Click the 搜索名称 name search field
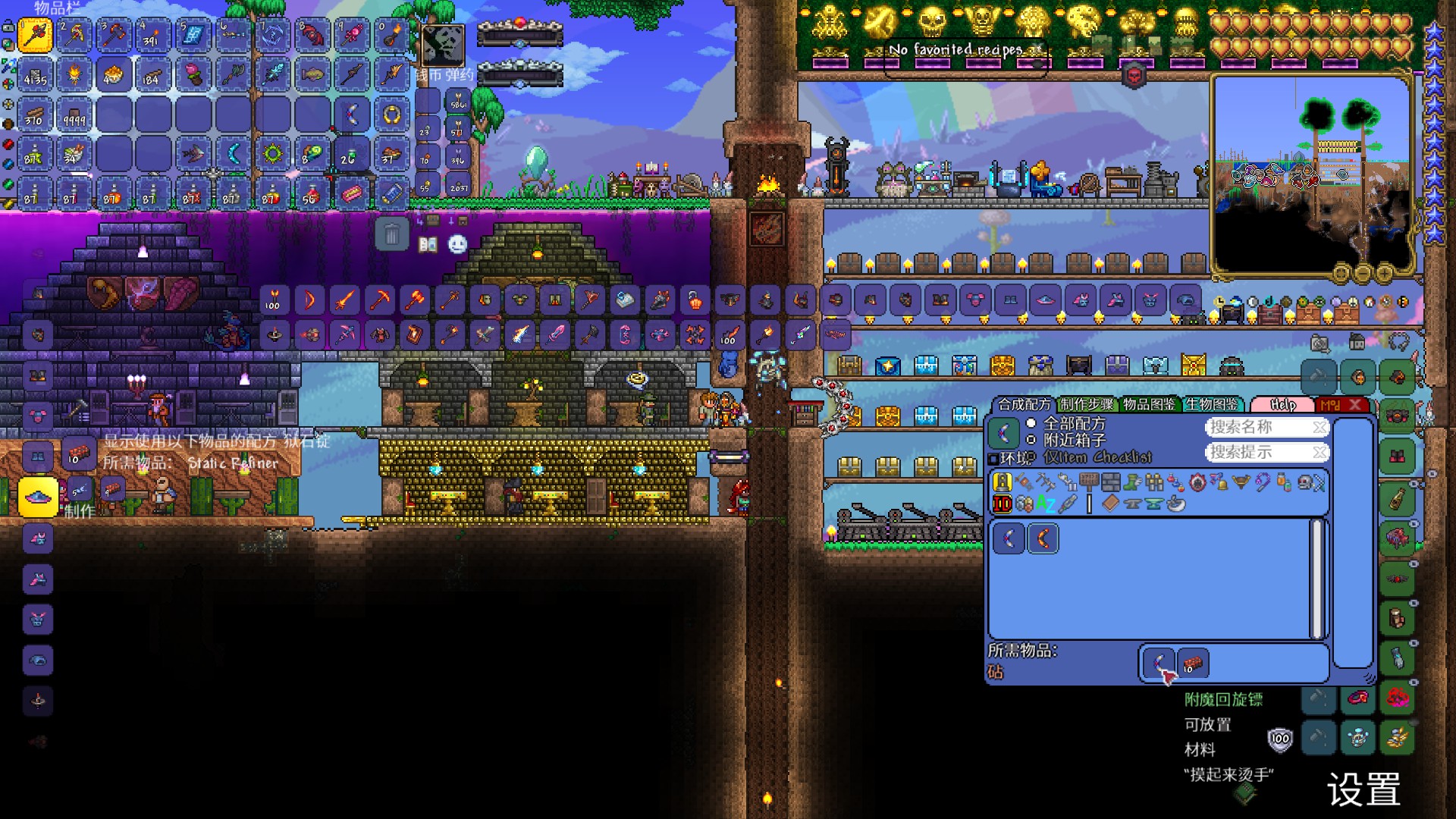The width and height of the screenshot is (1456, 819). click(x=1259, y=428)
